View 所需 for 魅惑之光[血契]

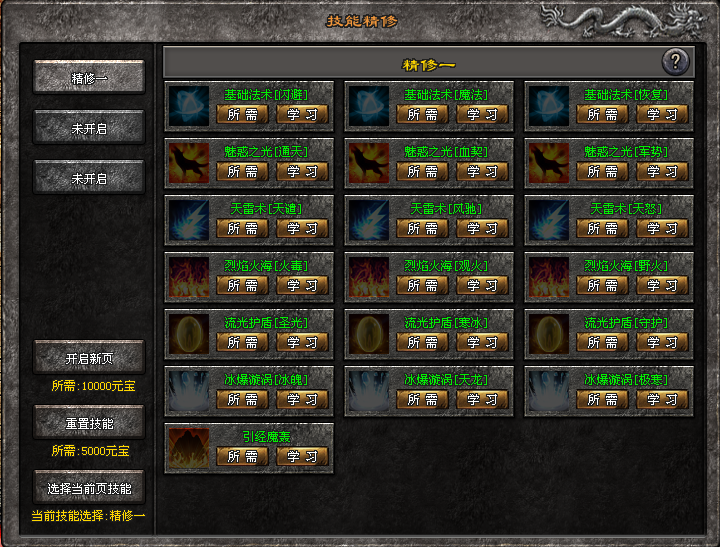[x=422, y=171]
